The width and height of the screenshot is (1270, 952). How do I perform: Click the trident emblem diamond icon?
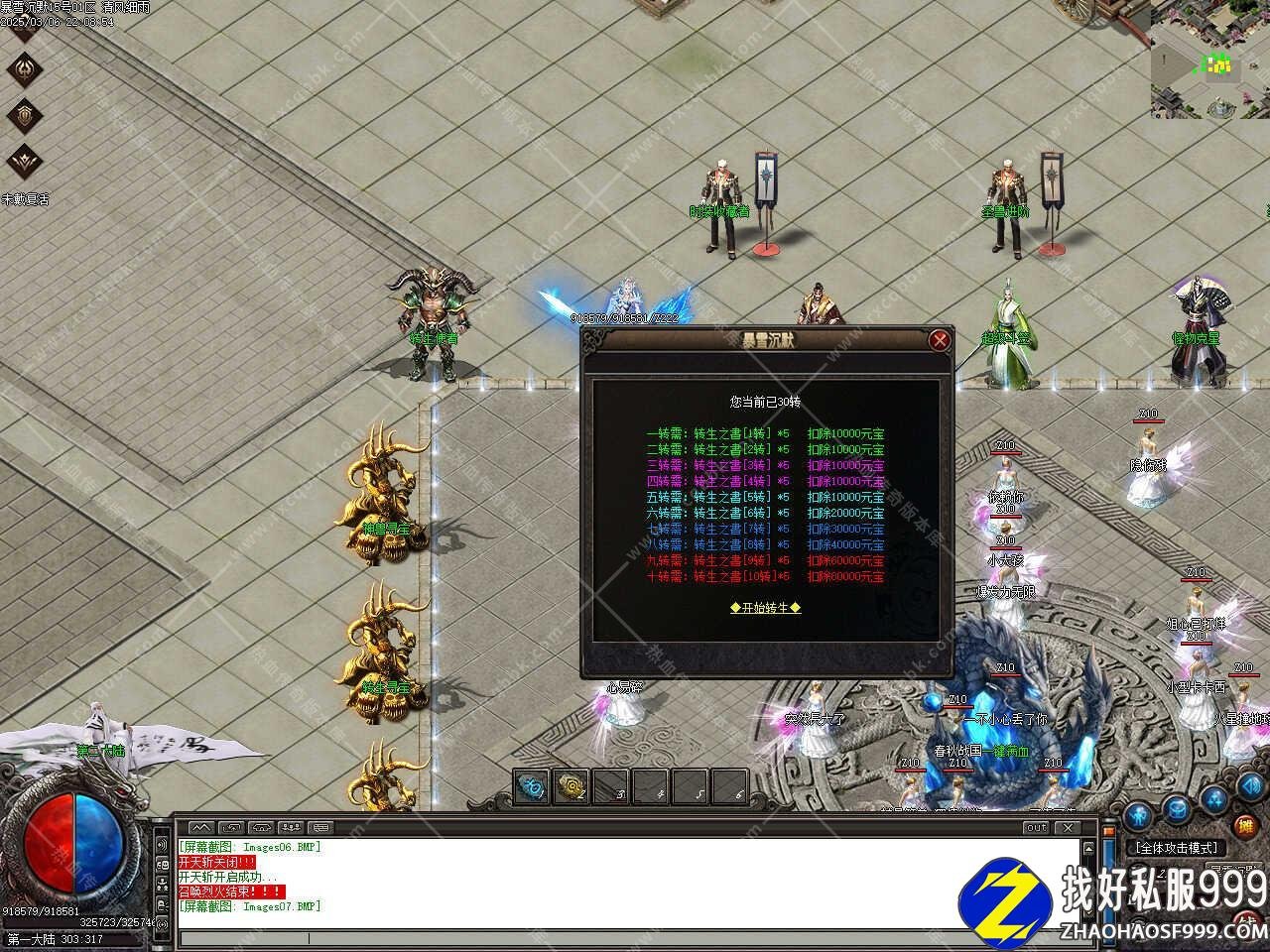coord(25,69)
